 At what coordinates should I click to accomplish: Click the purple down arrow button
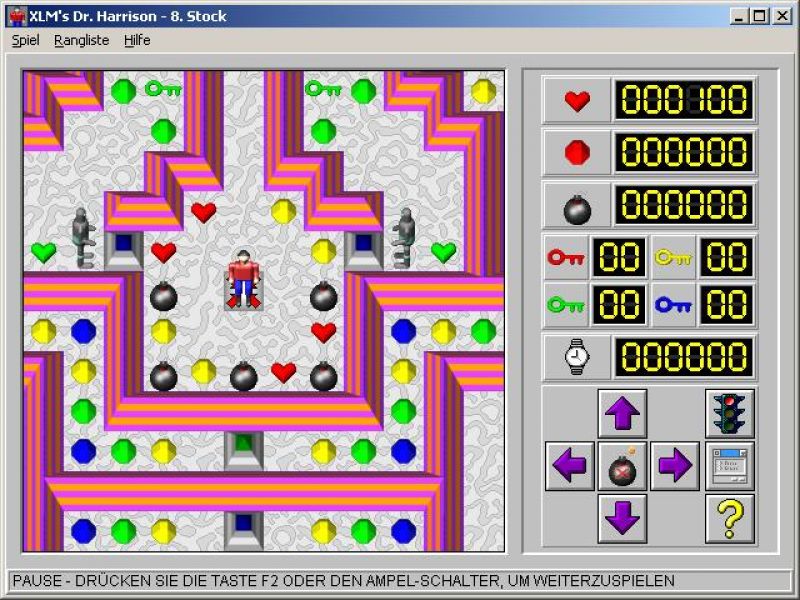click(x=622, y=518)
